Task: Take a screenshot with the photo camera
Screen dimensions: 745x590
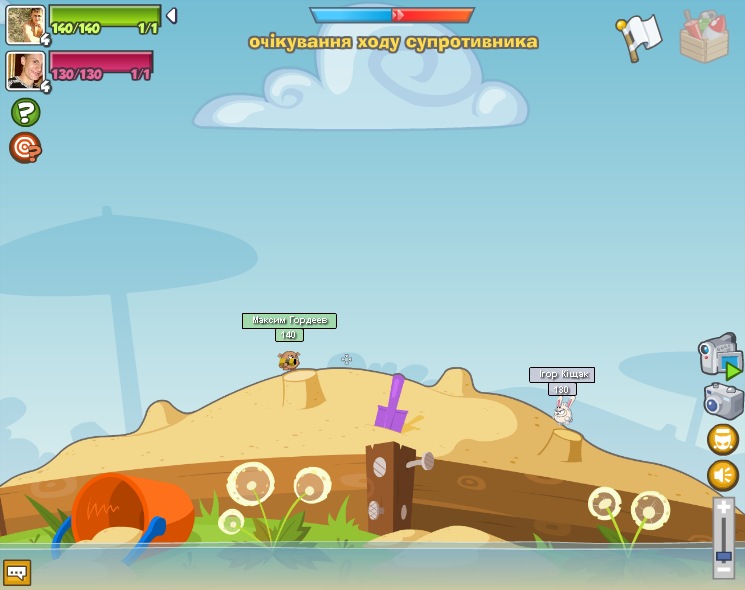Action: pos(723,401)
